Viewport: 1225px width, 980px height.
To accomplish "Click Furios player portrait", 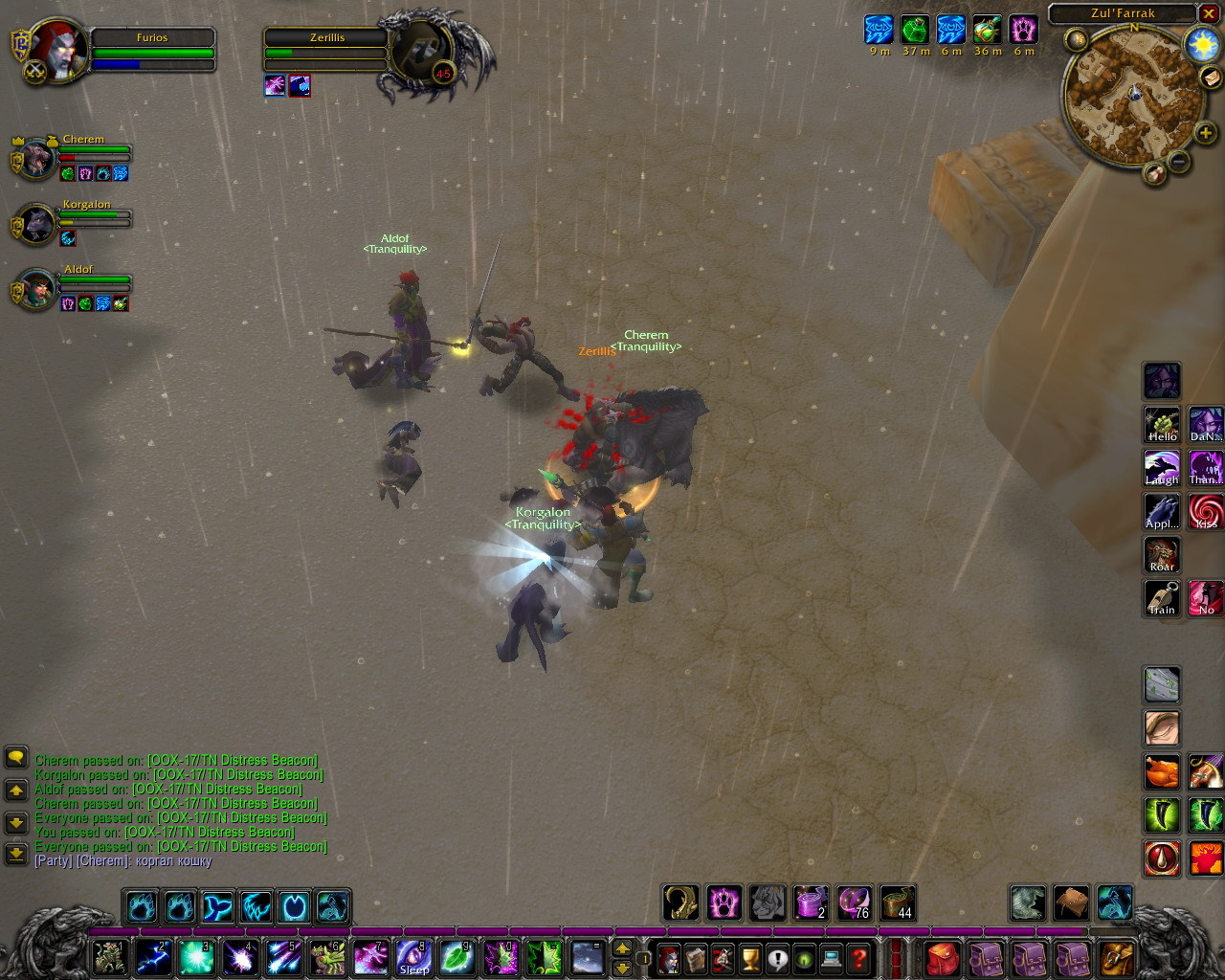I will pos(59,50).
